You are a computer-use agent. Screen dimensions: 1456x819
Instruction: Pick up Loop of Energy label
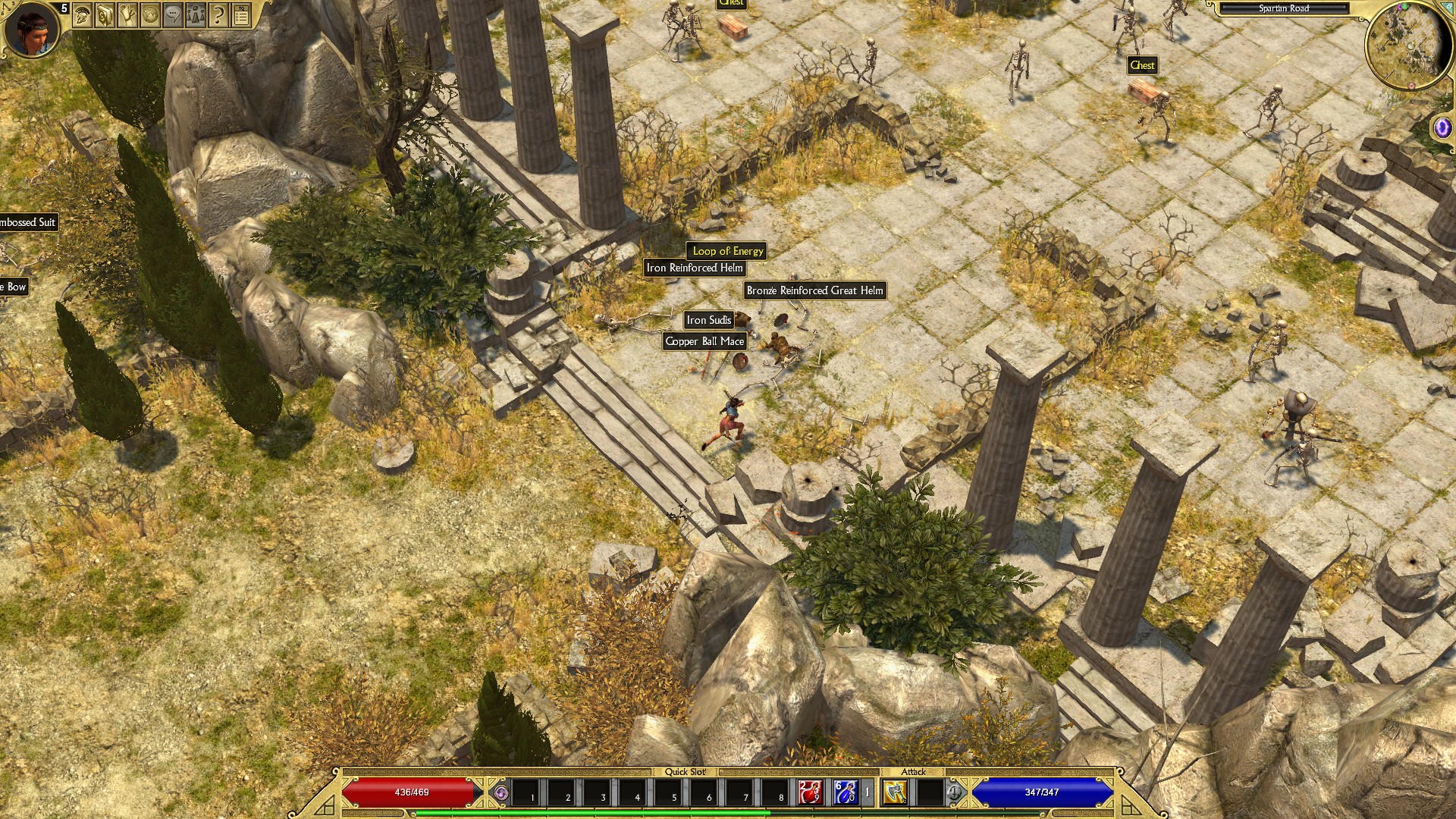[x=727, y=251]
